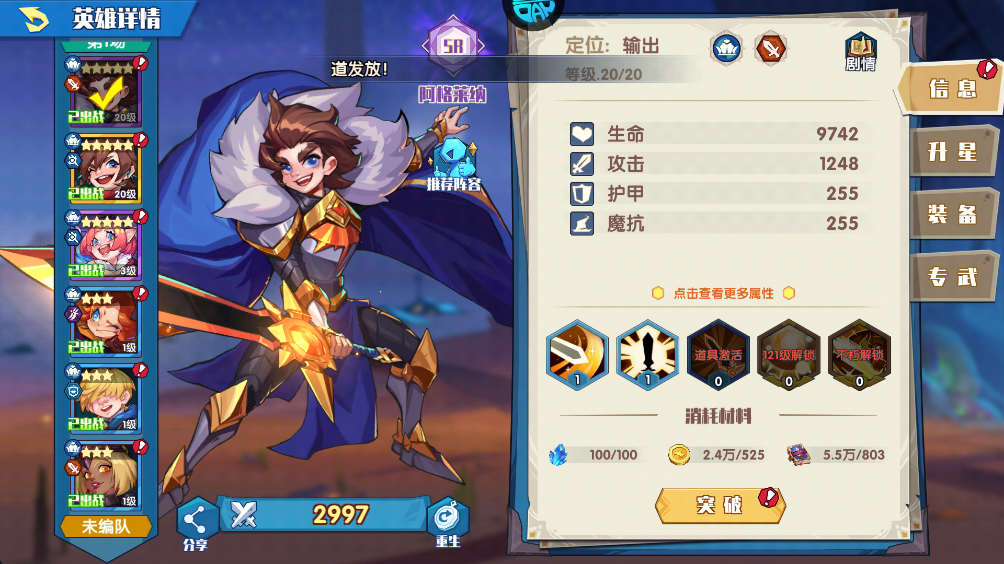
Task: Pick the hero portrait marked with yellow checkmark
Action: (102, 94)
